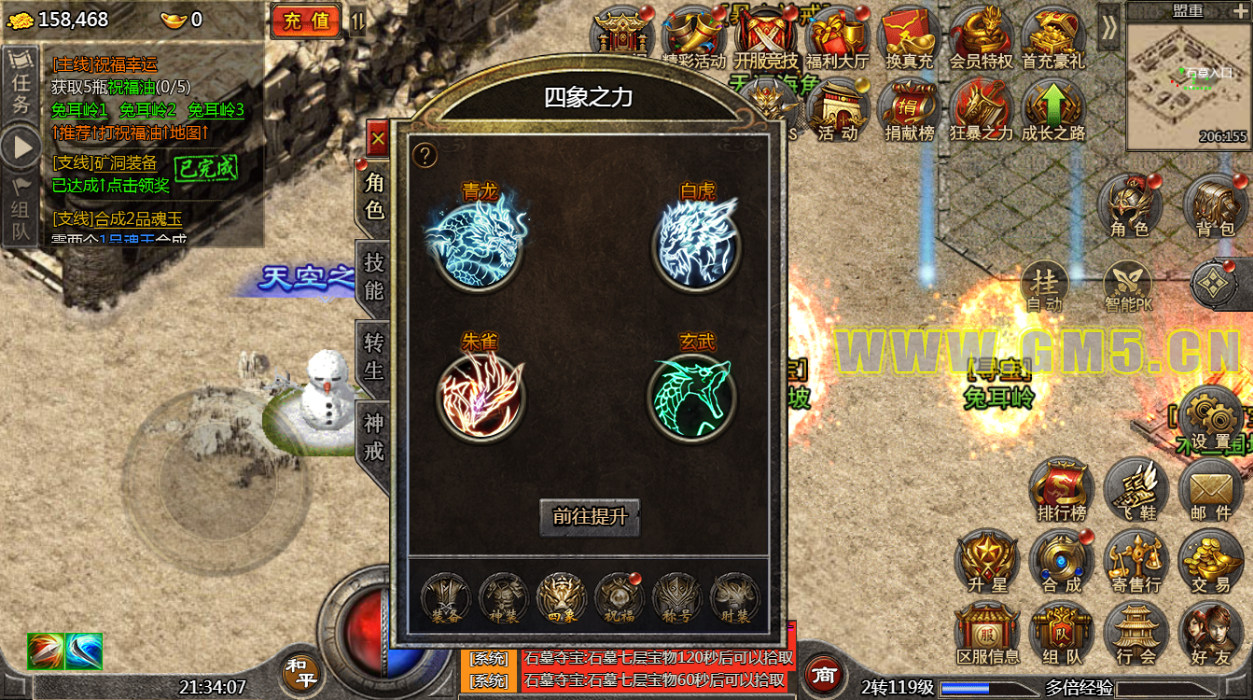Toggle 自动 auto-battle button
Screen dimensions: 1253x700
1044,288
